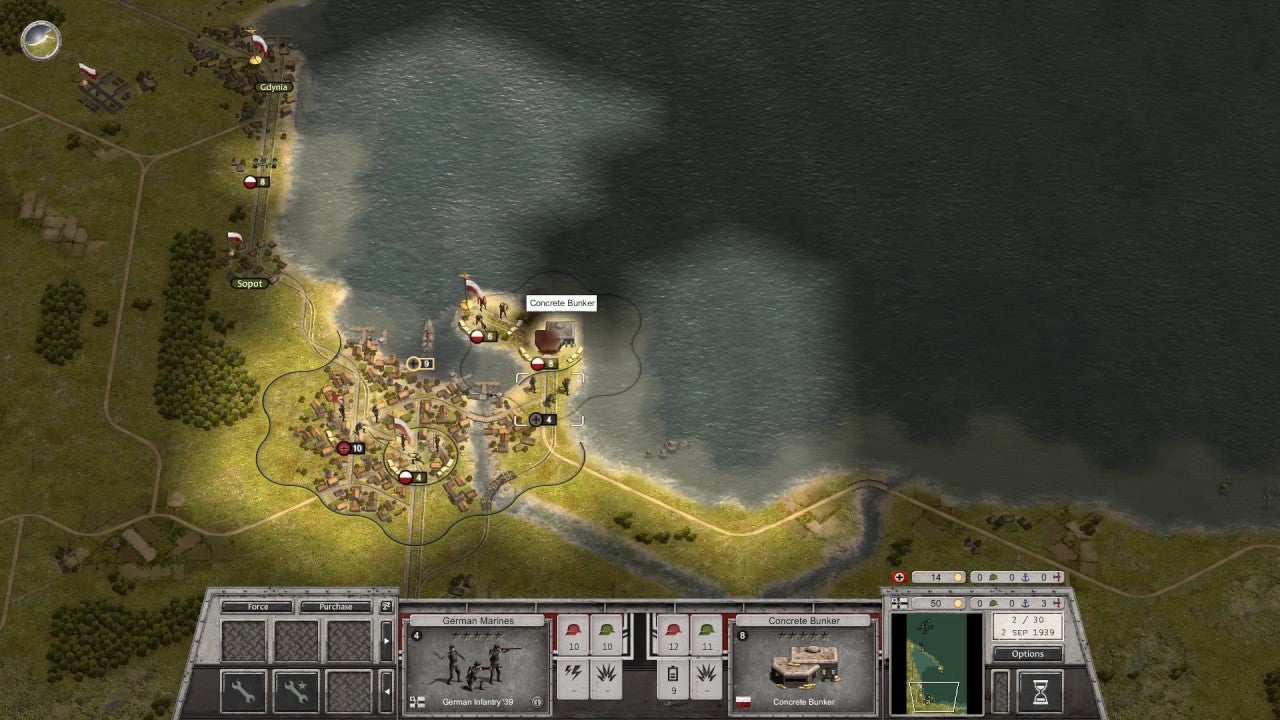The width and height of the screenshot is (1280, 720).
Task: Click the anchor naval points icon
Action: coord(1025,603)
